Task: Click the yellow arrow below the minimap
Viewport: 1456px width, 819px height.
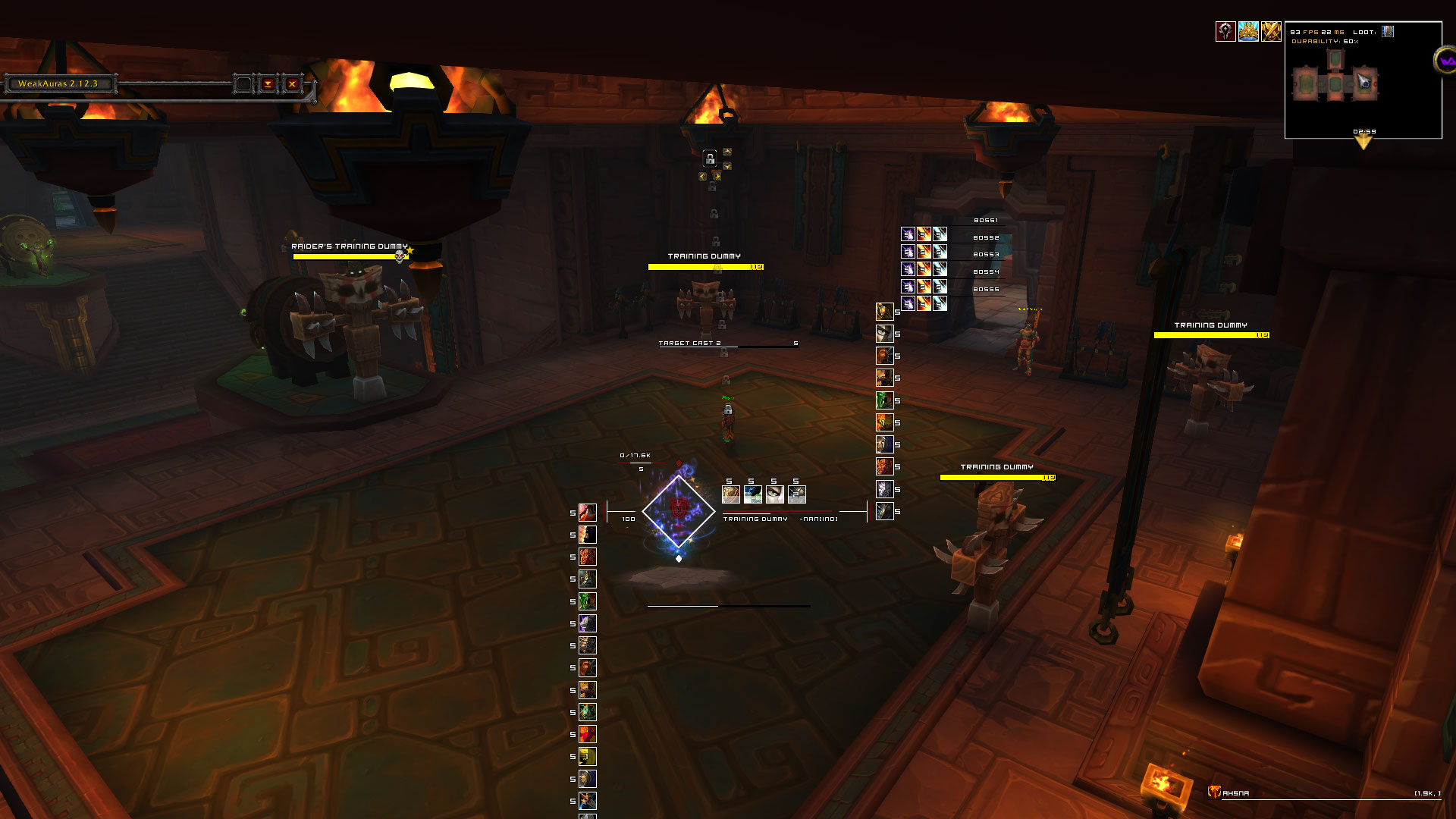Action: coord(1363,142)
